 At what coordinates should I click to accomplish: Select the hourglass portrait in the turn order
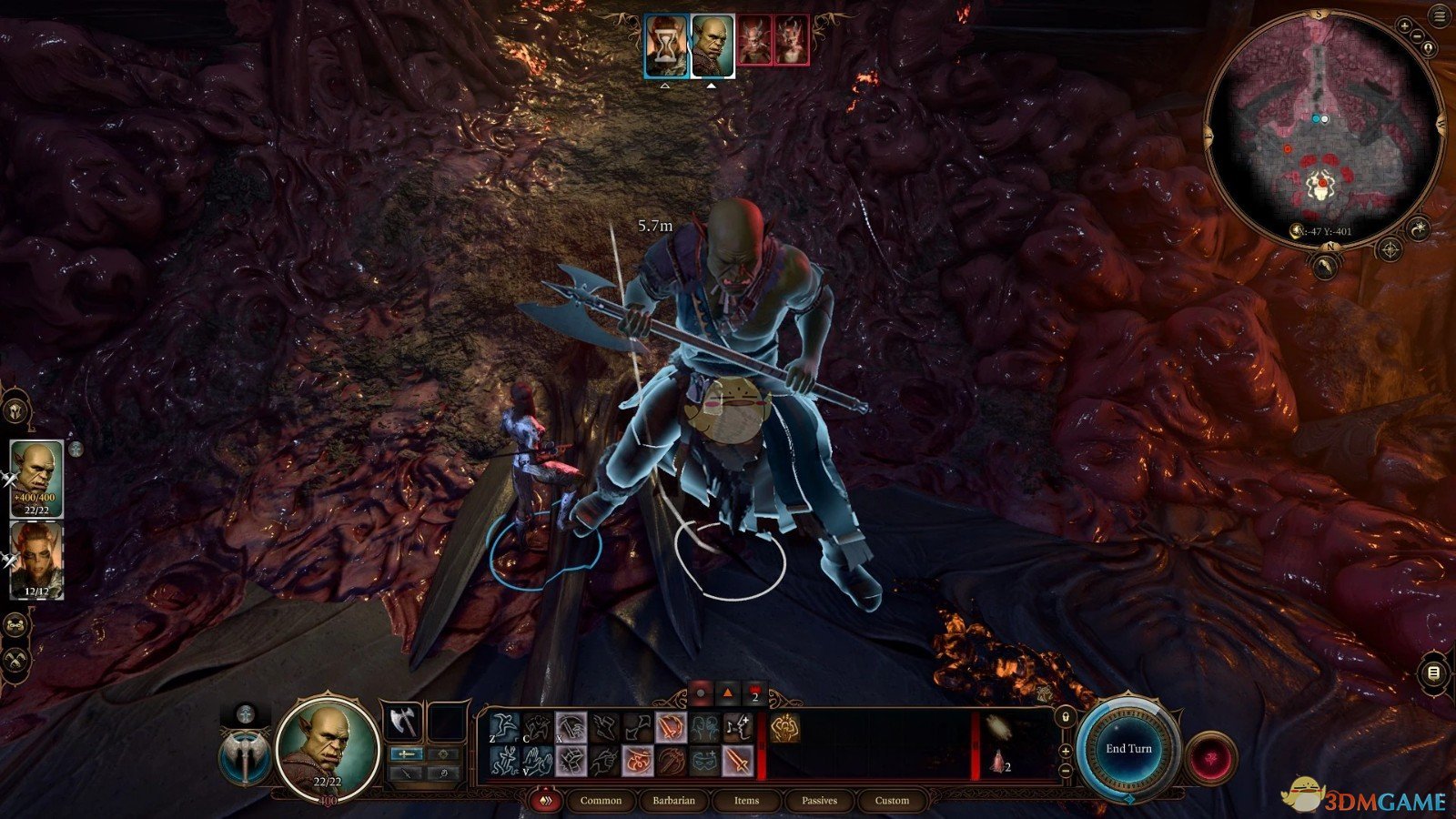click(666, 45)
